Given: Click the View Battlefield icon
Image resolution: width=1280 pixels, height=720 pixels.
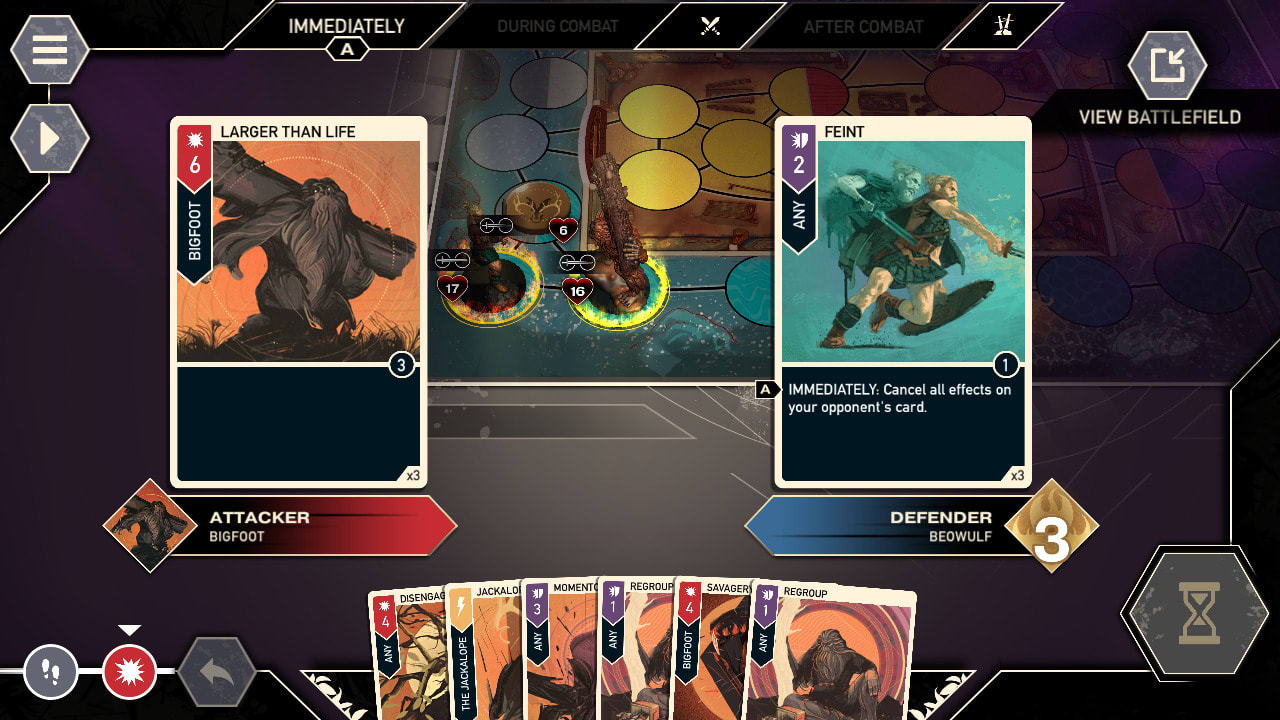Looking at the screenshot, I should pos(1170,65).
